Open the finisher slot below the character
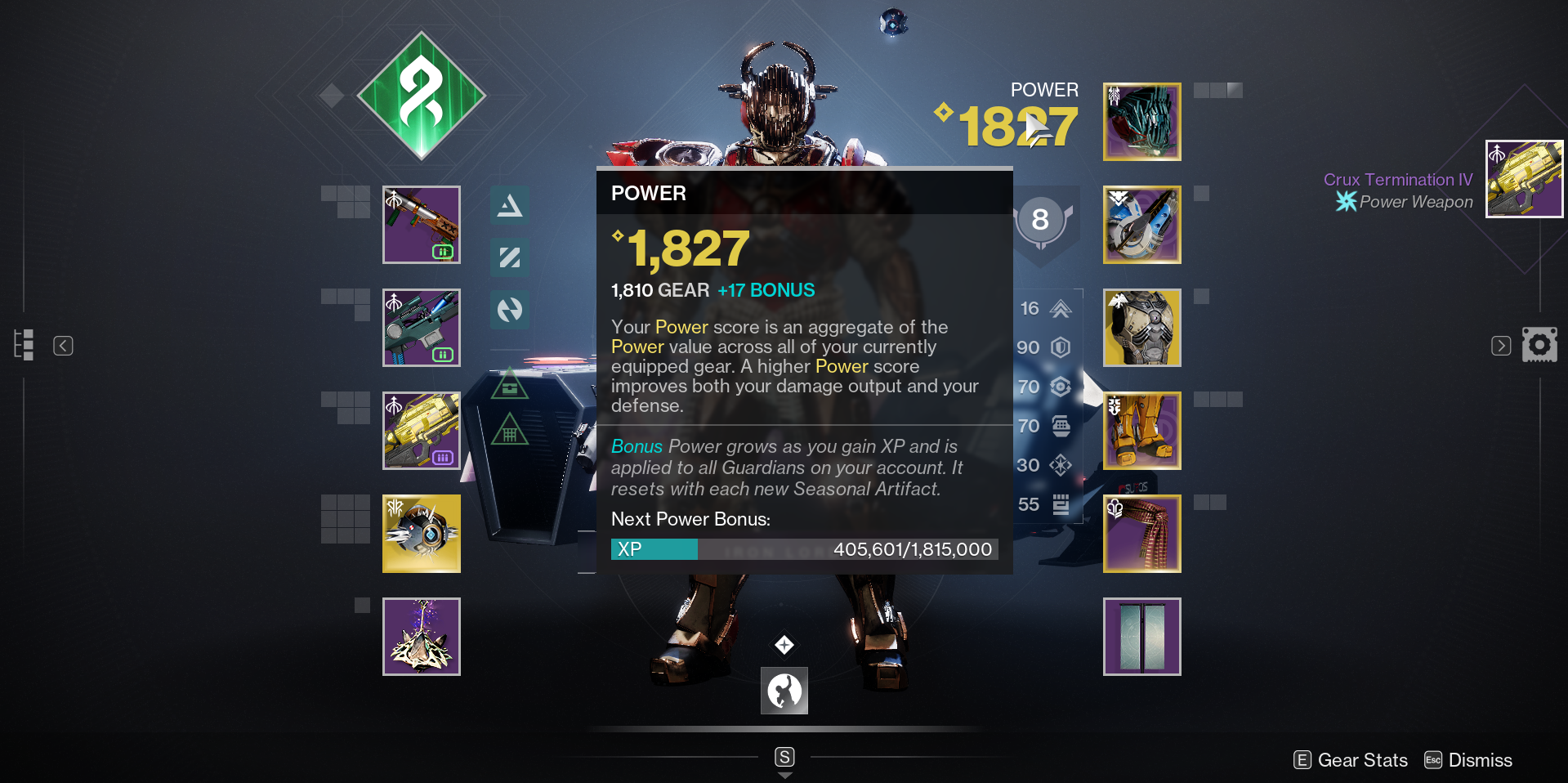The width and height of the screenshot is (1568, 783). (784, 691)
